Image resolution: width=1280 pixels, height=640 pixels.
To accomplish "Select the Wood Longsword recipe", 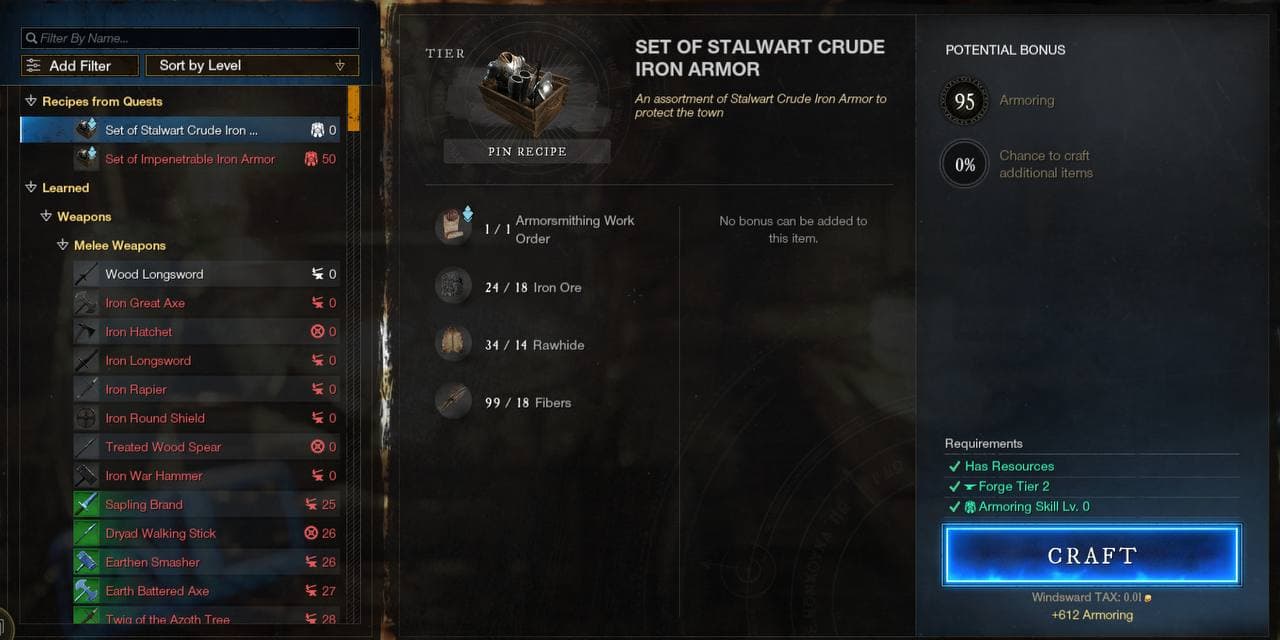I will click(x=154, y=274).
